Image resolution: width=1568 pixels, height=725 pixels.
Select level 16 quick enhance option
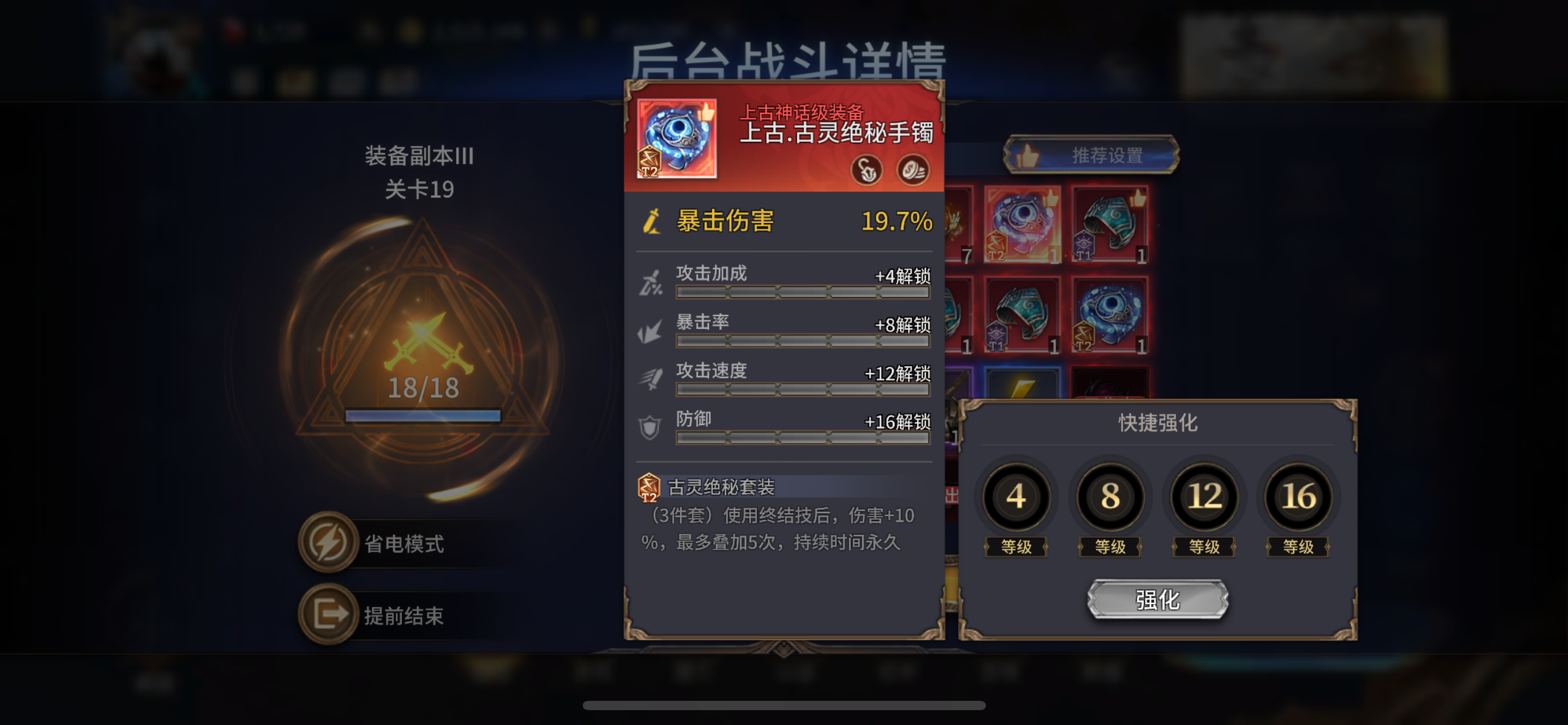pos(1296,497)
